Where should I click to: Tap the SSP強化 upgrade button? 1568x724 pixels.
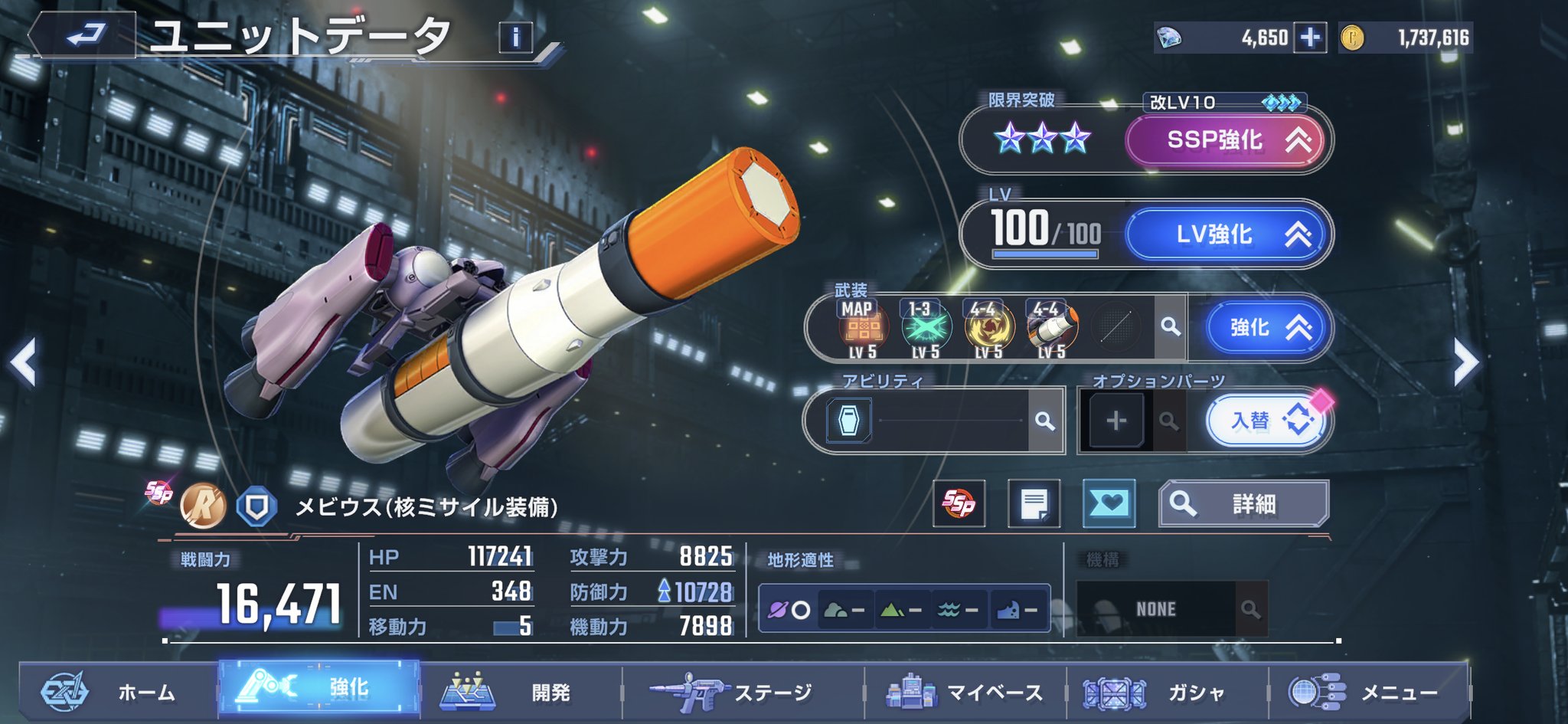(1225, 140)
